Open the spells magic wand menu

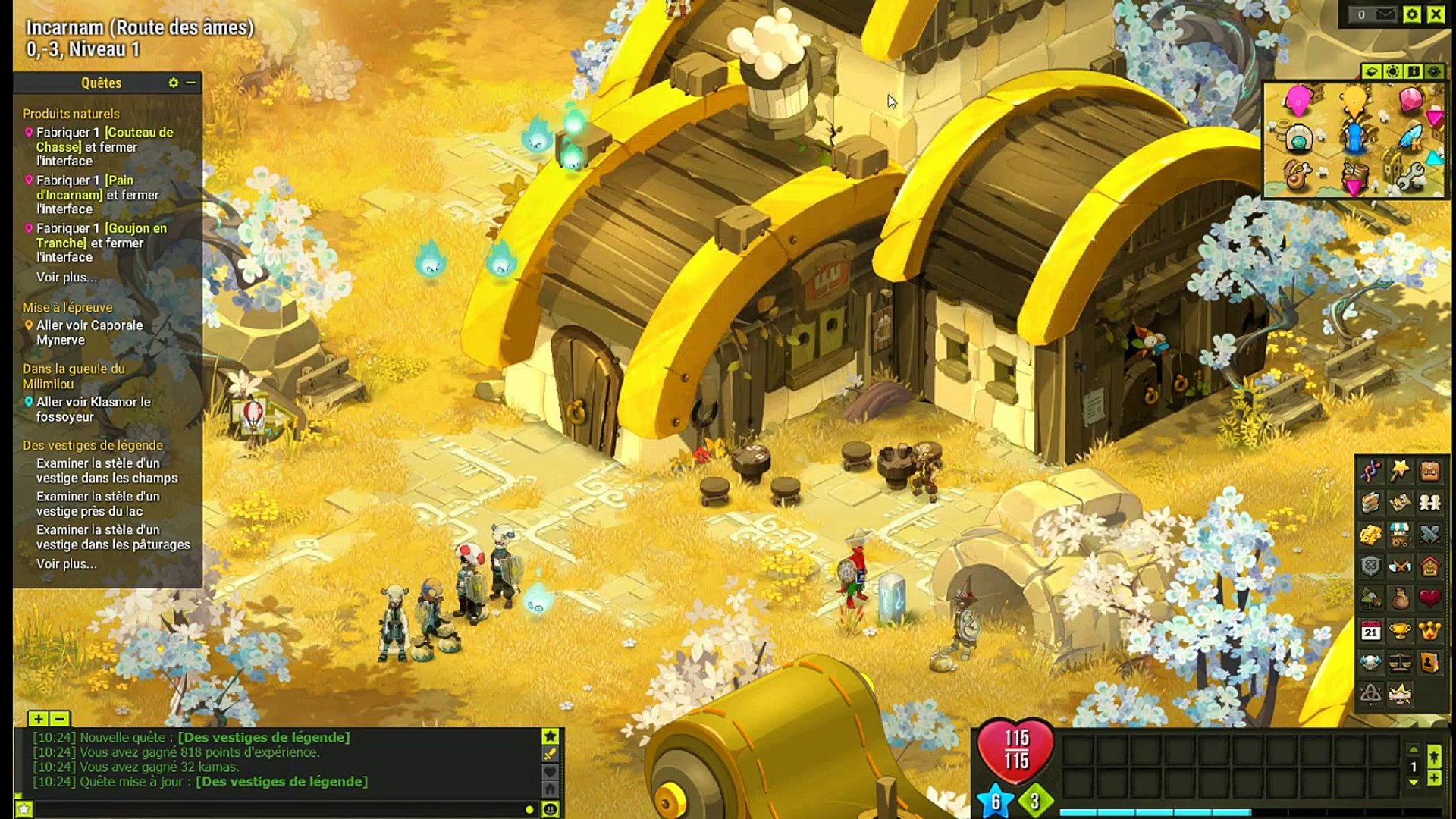click(1400, 472)
